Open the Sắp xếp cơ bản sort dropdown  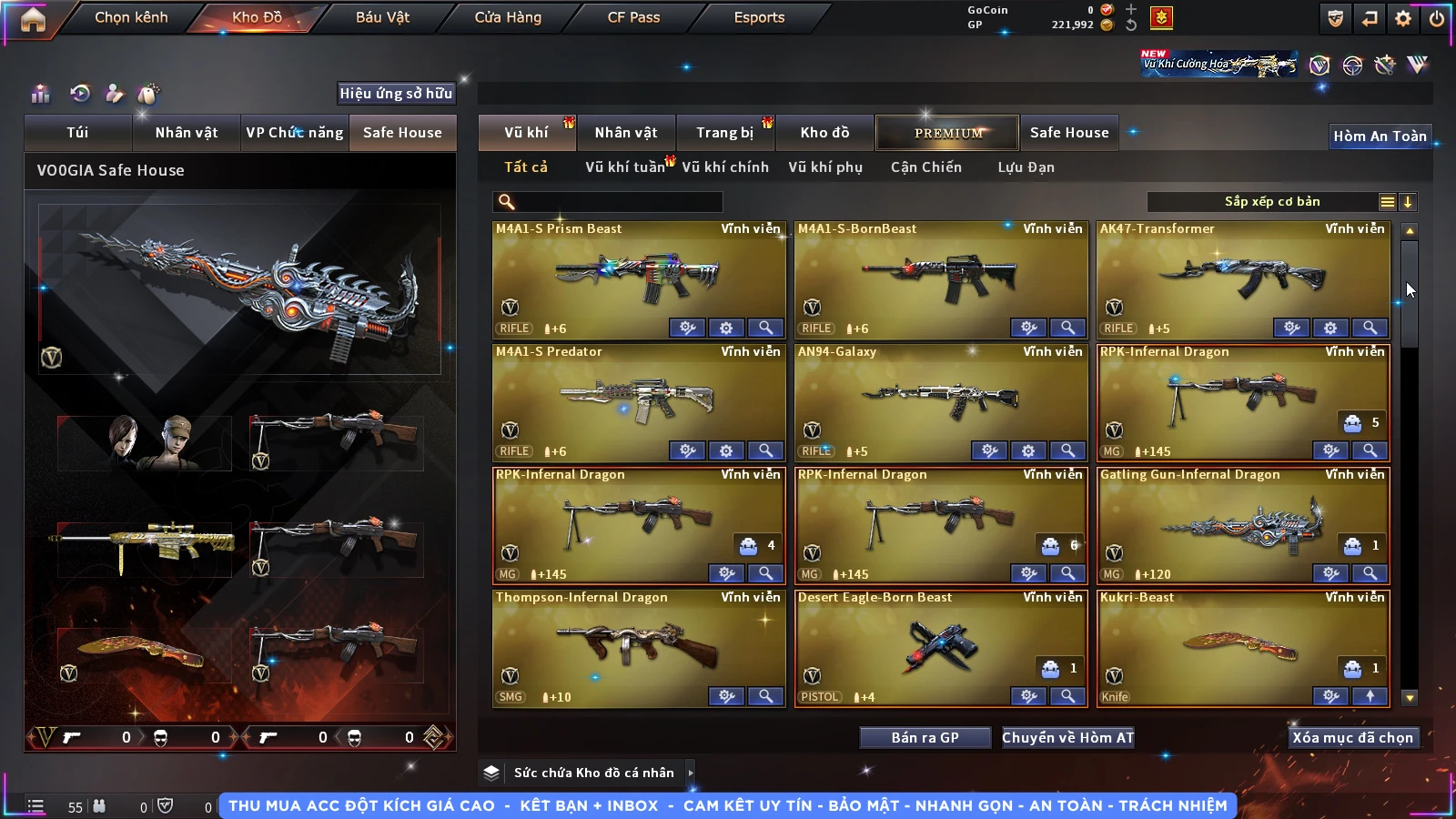tap(1271, 202)
